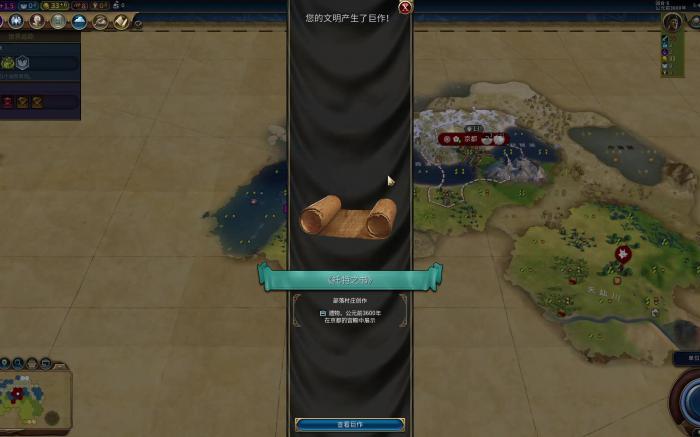Click the end turn globe button
Viewport: 700px width, 437px height.
point(690,400)
